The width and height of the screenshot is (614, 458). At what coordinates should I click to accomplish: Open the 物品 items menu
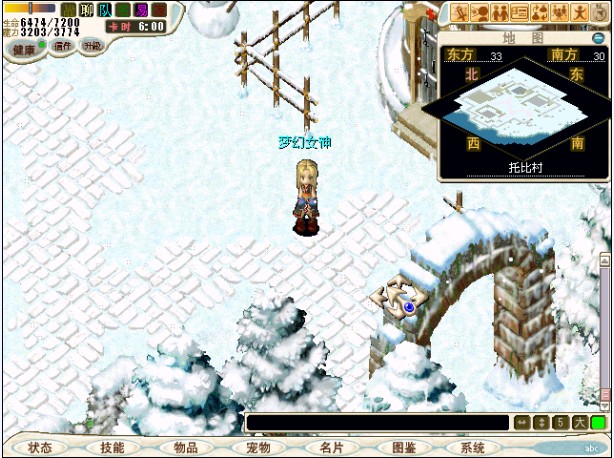(185, 448)
